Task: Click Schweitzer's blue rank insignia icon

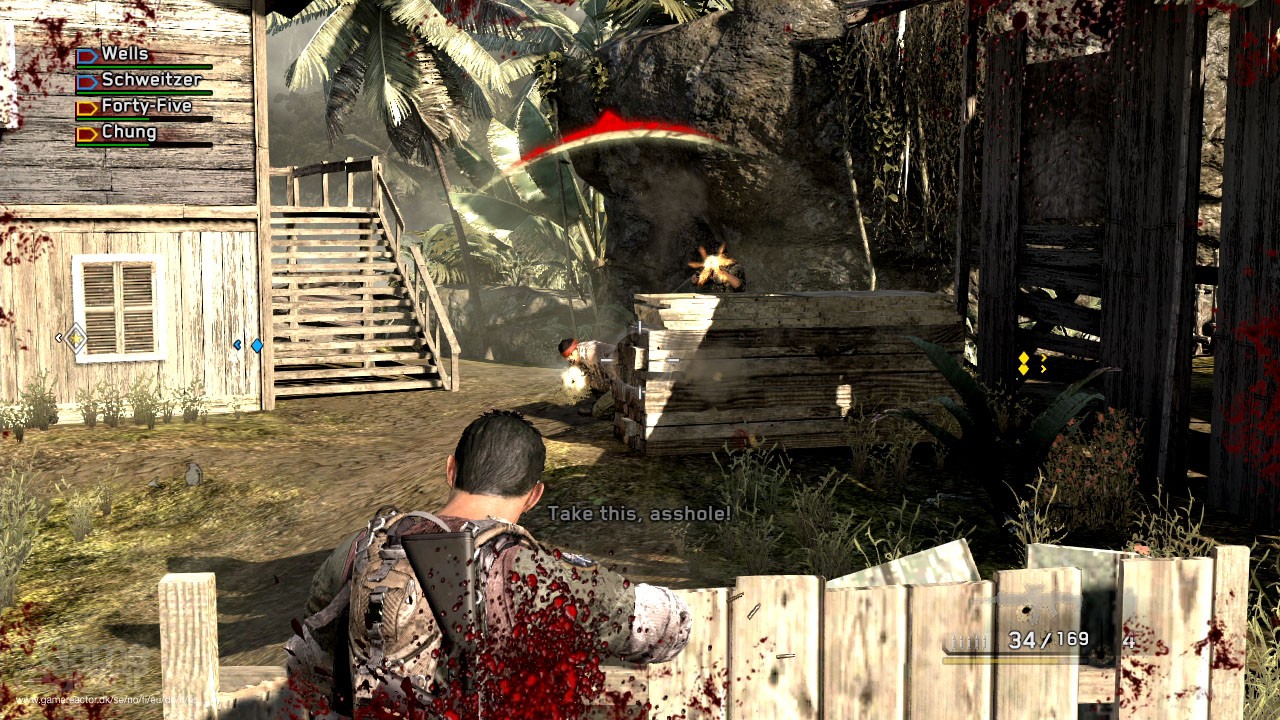Action: point(88,82)
